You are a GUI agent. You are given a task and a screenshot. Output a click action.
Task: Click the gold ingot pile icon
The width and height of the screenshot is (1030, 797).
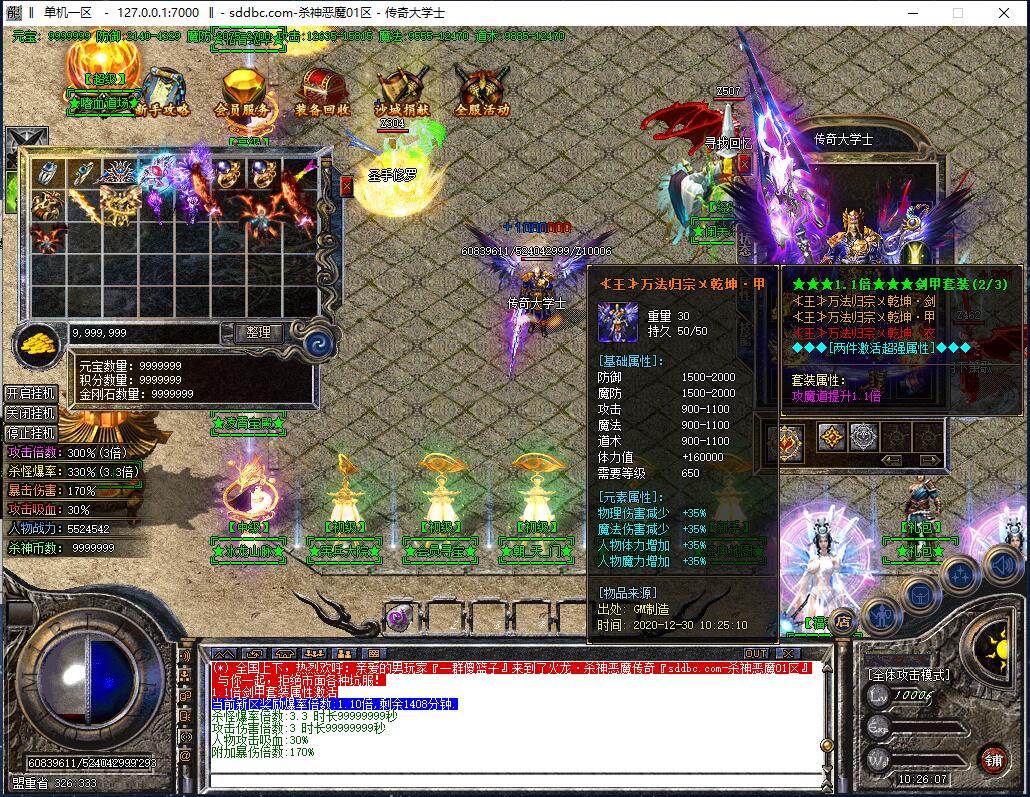(38, 343)
